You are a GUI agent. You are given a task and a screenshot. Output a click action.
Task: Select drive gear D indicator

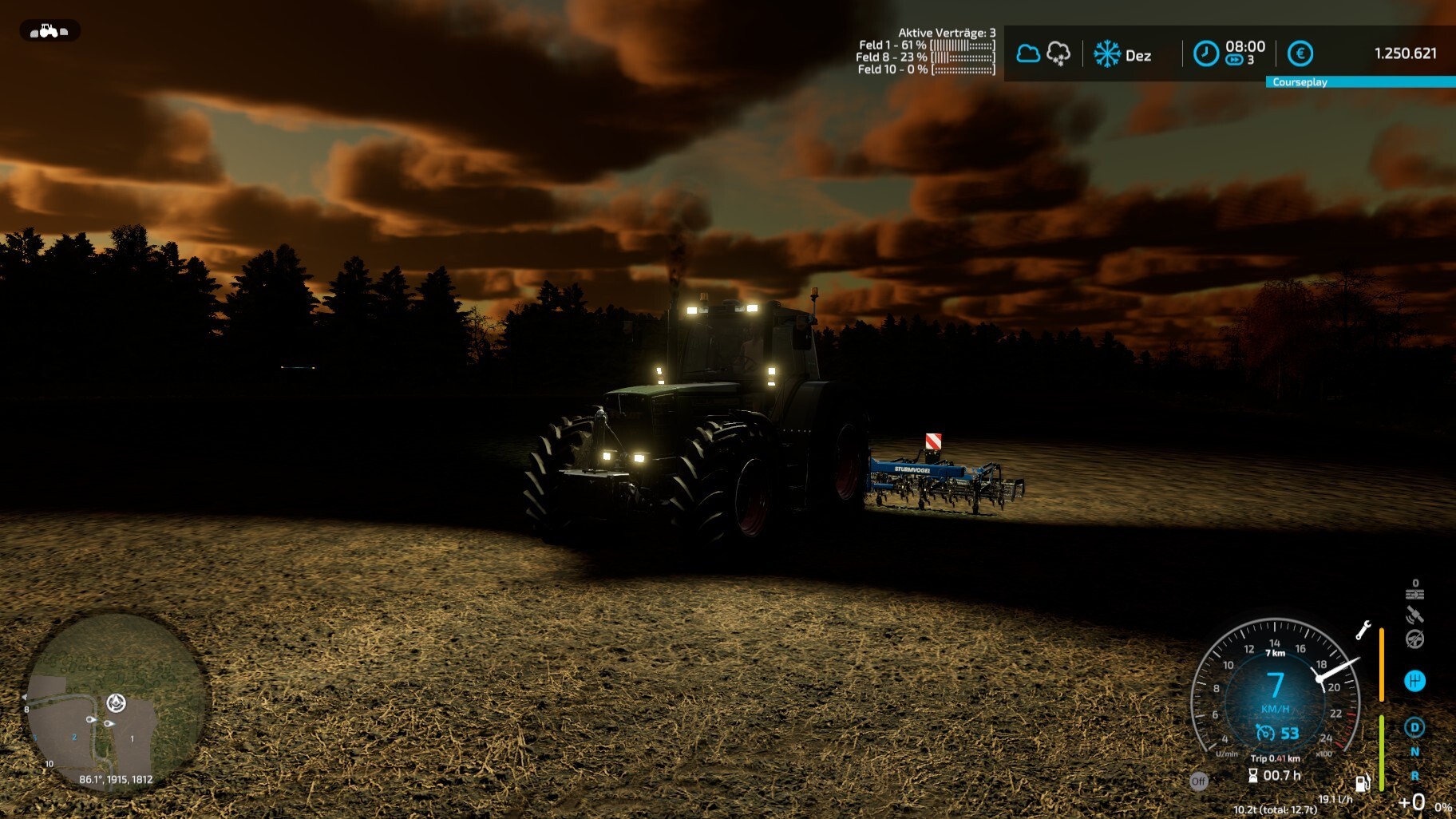[x=1414, y=727]
